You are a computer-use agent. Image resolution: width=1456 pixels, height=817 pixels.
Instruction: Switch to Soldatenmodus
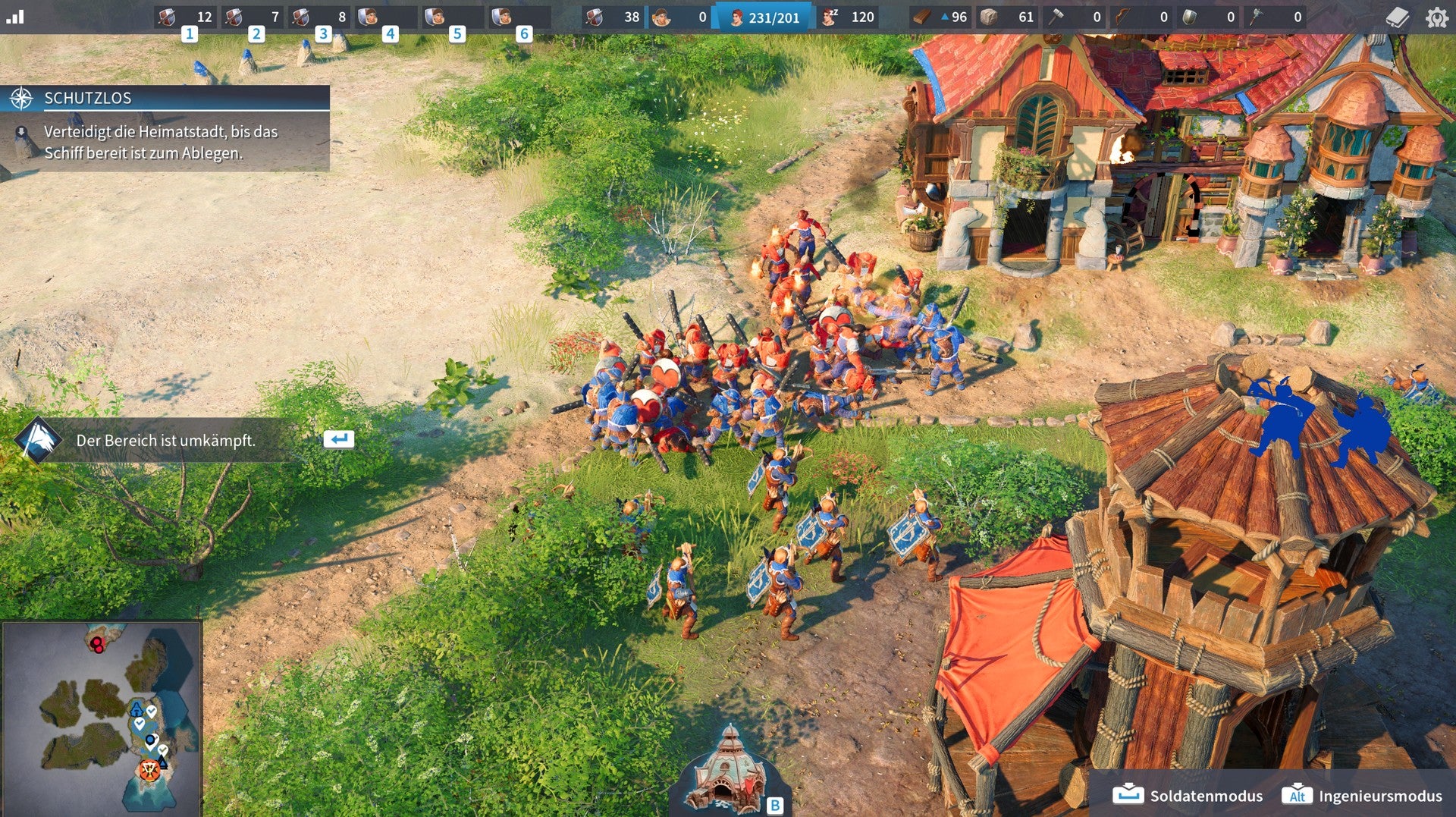click(1188, 795)
